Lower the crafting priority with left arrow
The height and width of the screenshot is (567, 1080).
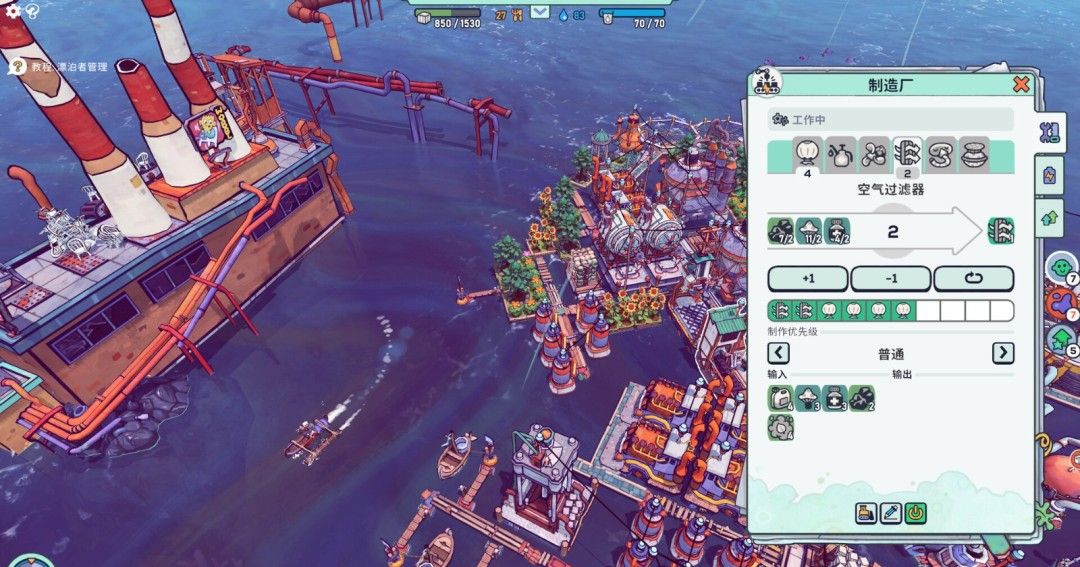pos(778,353)
